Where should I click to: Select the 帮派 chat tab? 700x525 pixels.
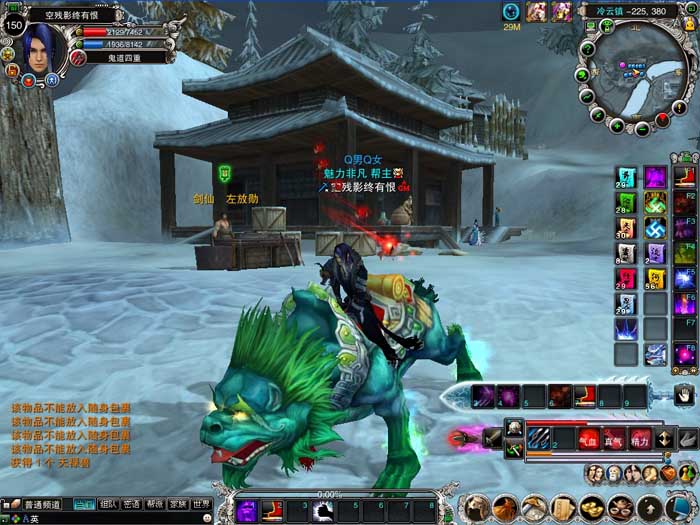pyautogui.click(x=155, y=505)
